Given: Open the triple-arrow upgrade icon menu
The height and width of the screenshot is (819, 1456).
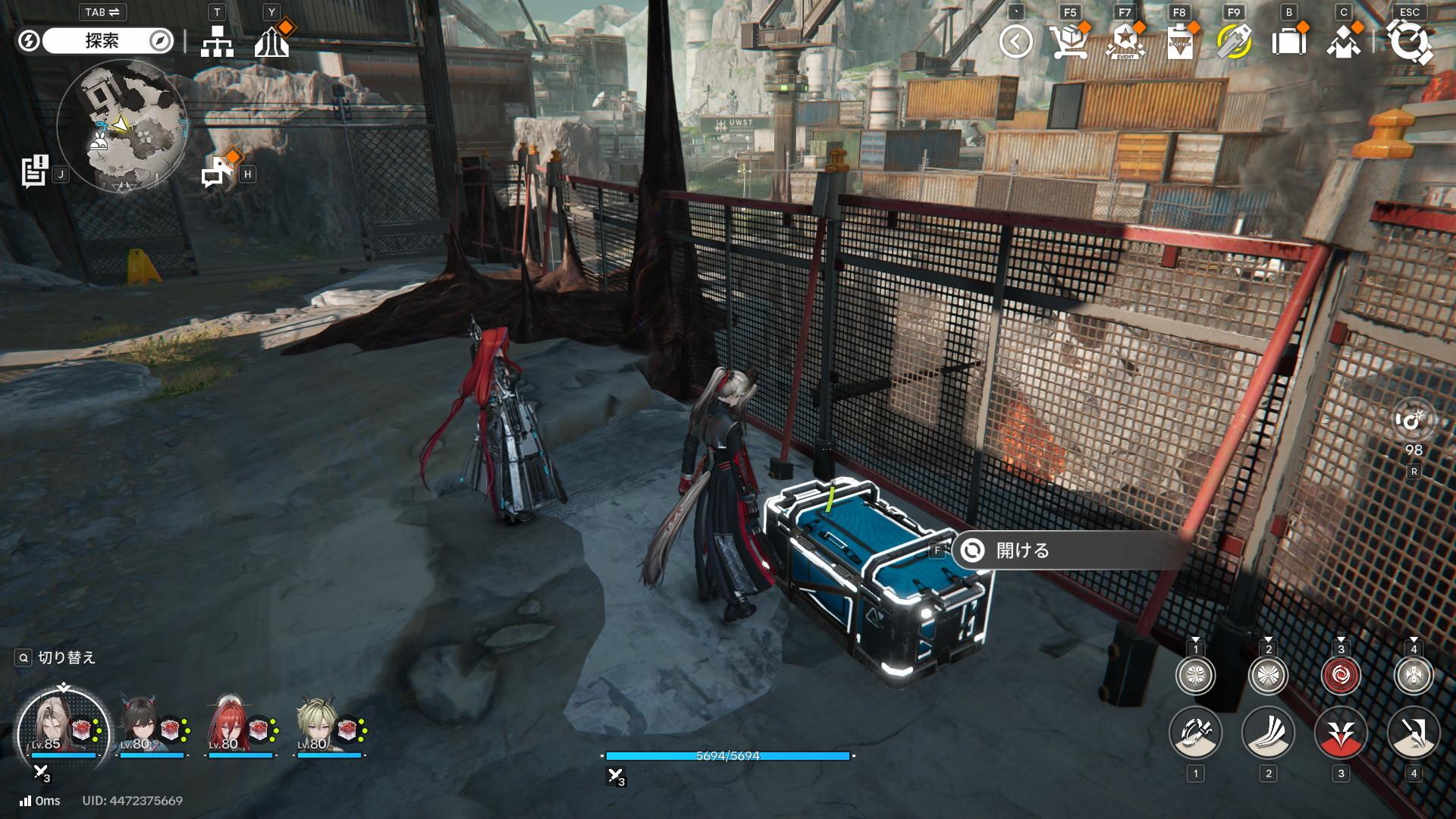Looking at the screenshot, I should coord(271,42).
